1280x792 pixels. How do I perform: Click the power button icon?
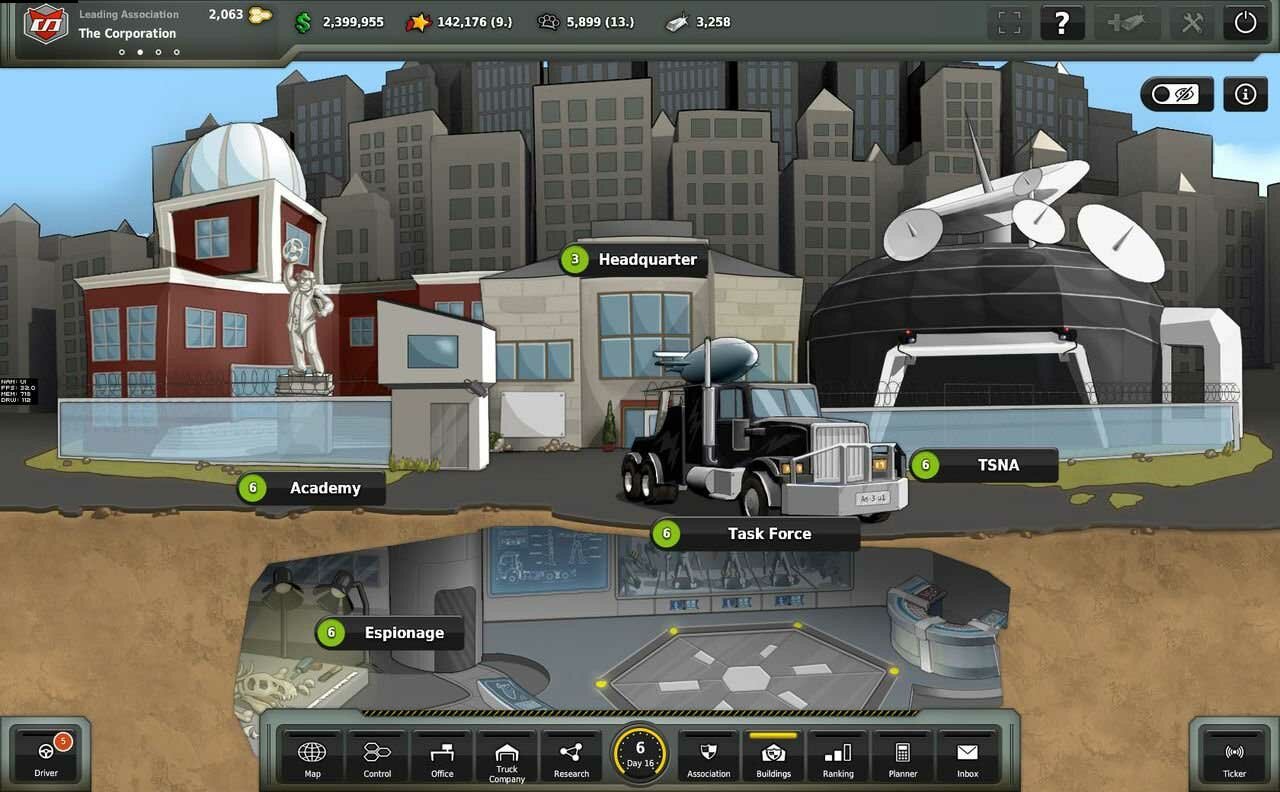point(1245,23)
